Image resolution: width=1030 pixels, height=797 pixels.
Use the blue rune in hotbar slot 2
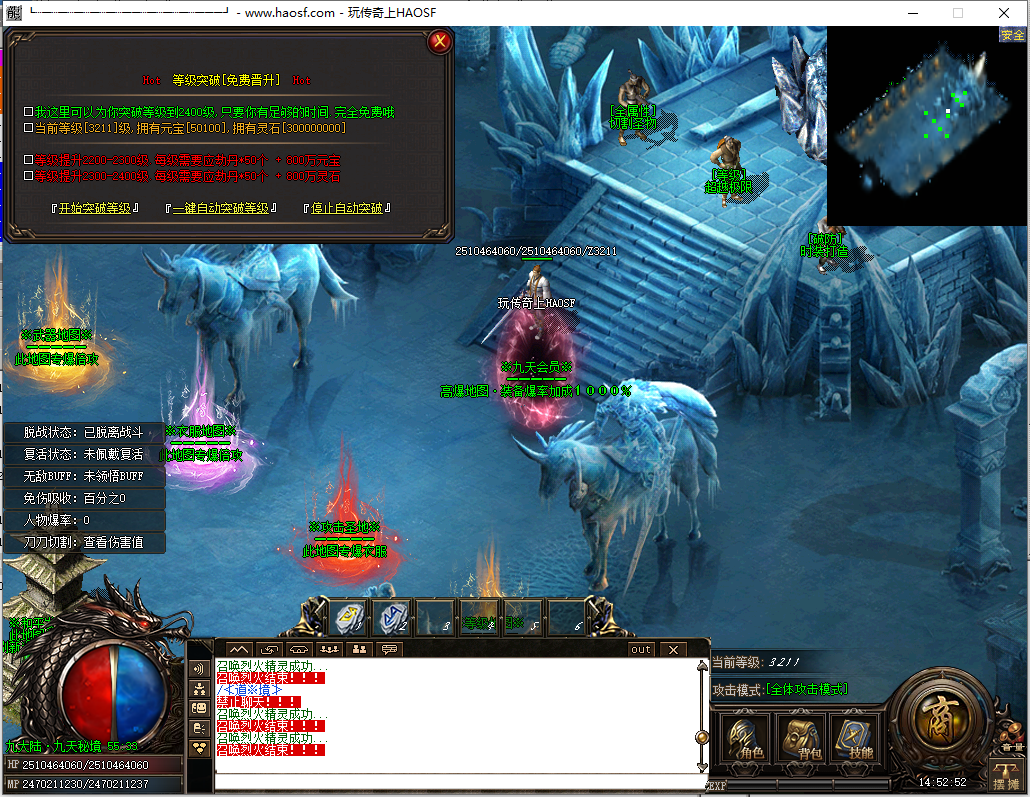click(x=391, y=618)
